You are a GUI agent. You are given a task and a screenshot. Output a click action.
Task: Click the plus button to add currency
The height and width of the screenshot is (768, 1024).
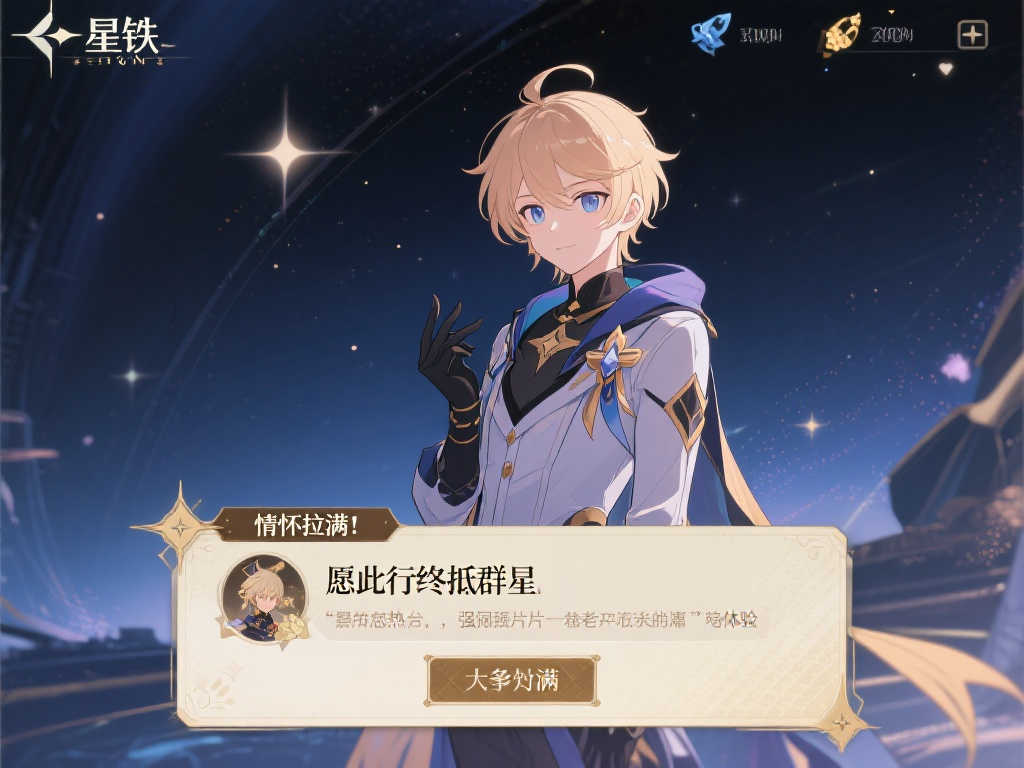coord(972,35)
